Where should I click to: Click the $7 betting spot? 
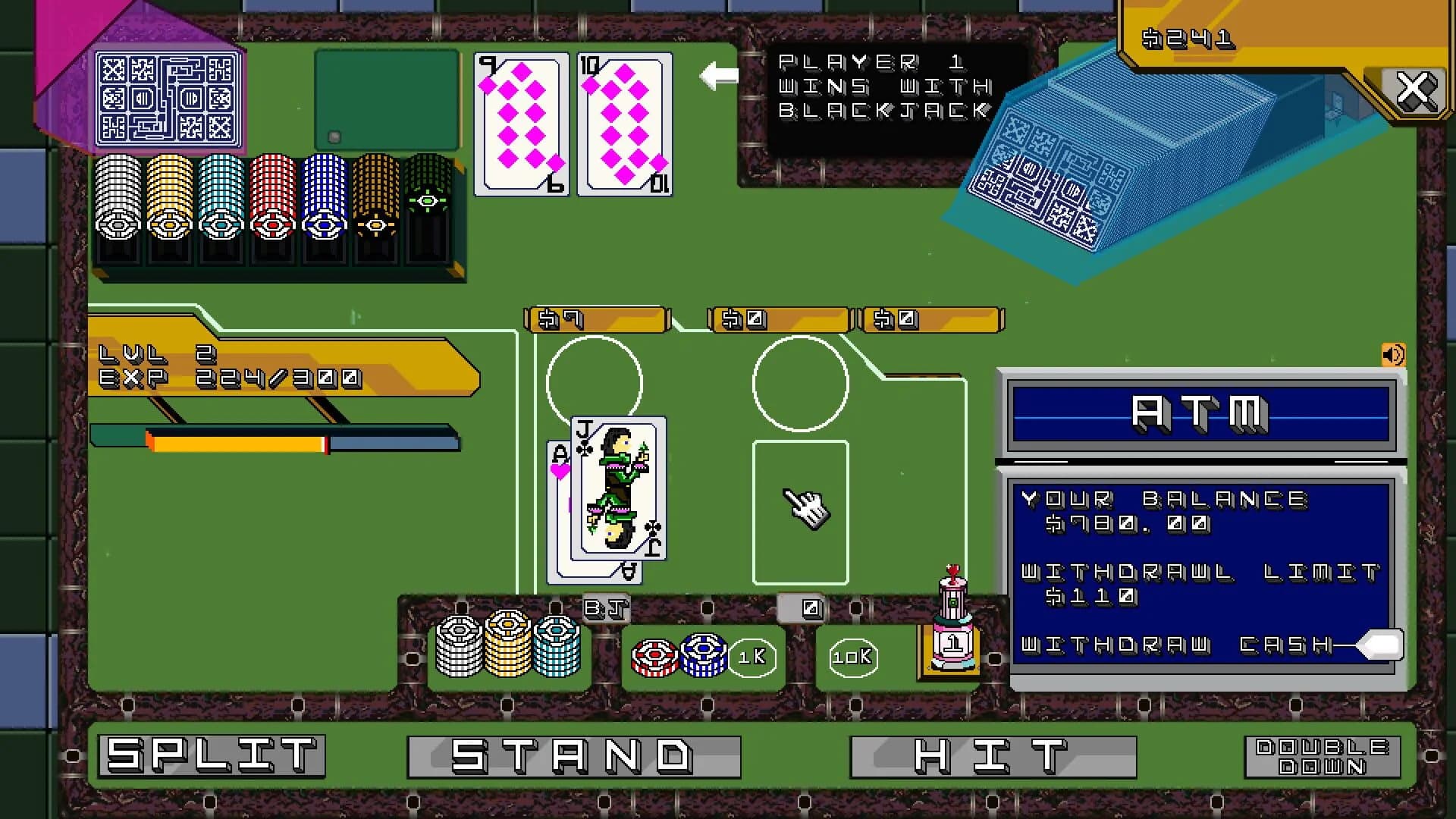595,319
